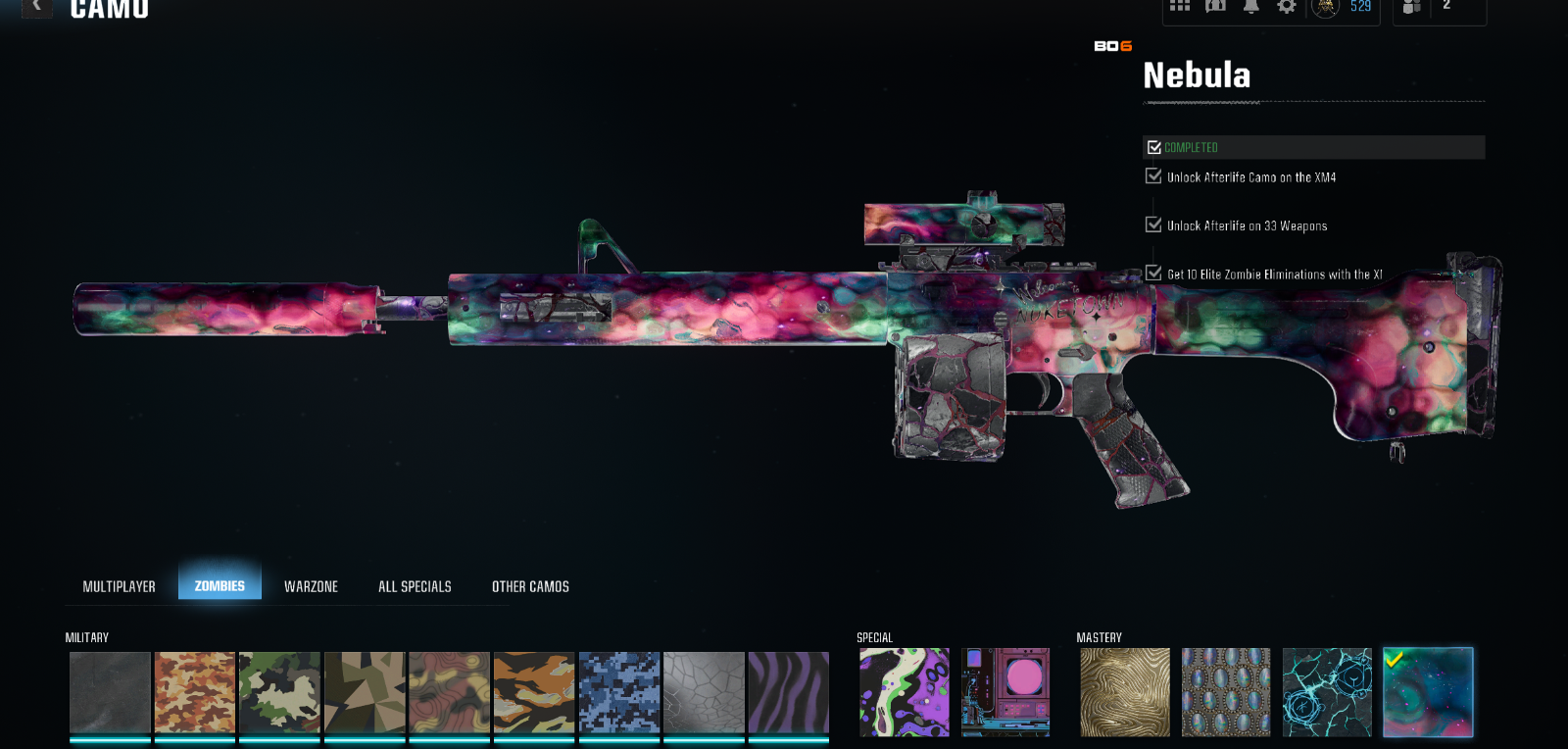Pick the cyan cracked Afterlife camo
1568x749 pixels.
point(1327,692)
